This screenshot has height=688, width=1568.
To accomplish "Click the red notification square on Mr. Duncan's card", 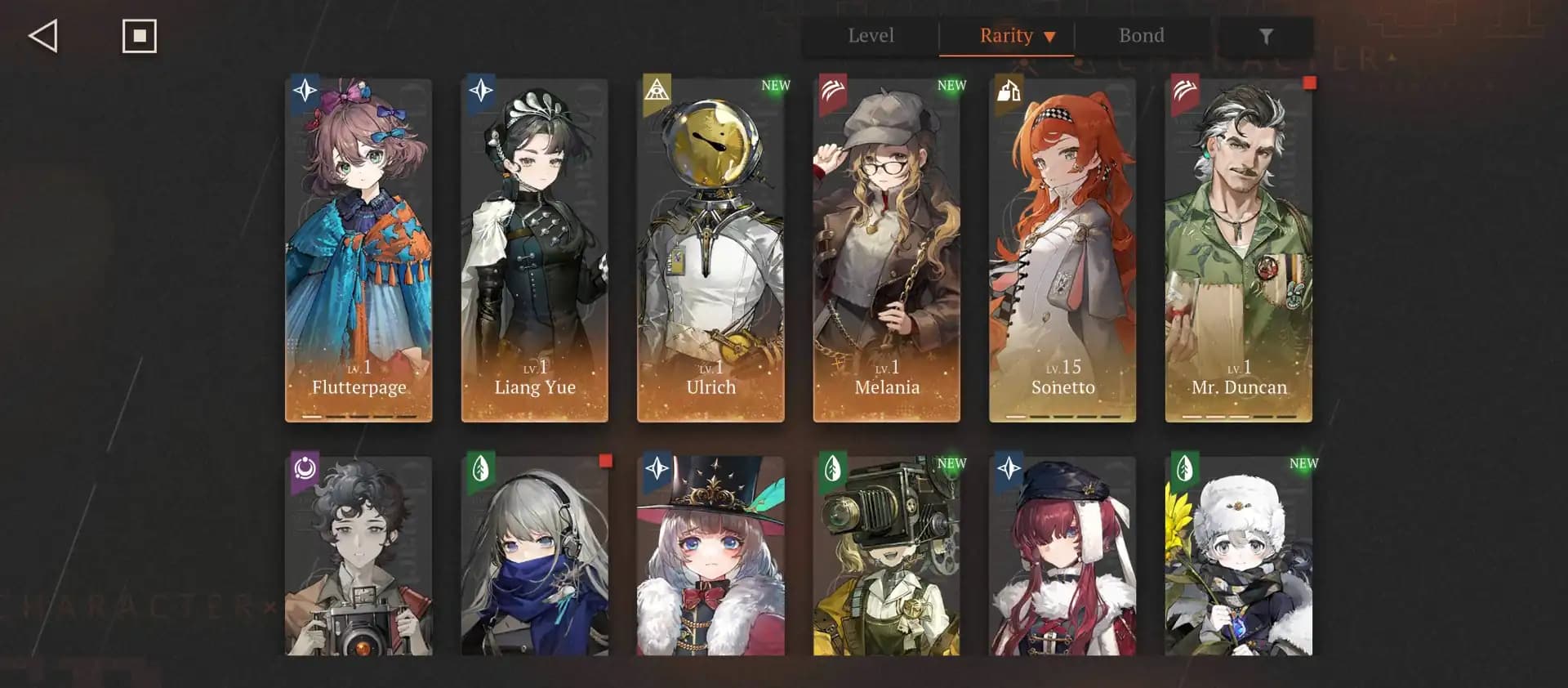I will (x=1307, y=82).
